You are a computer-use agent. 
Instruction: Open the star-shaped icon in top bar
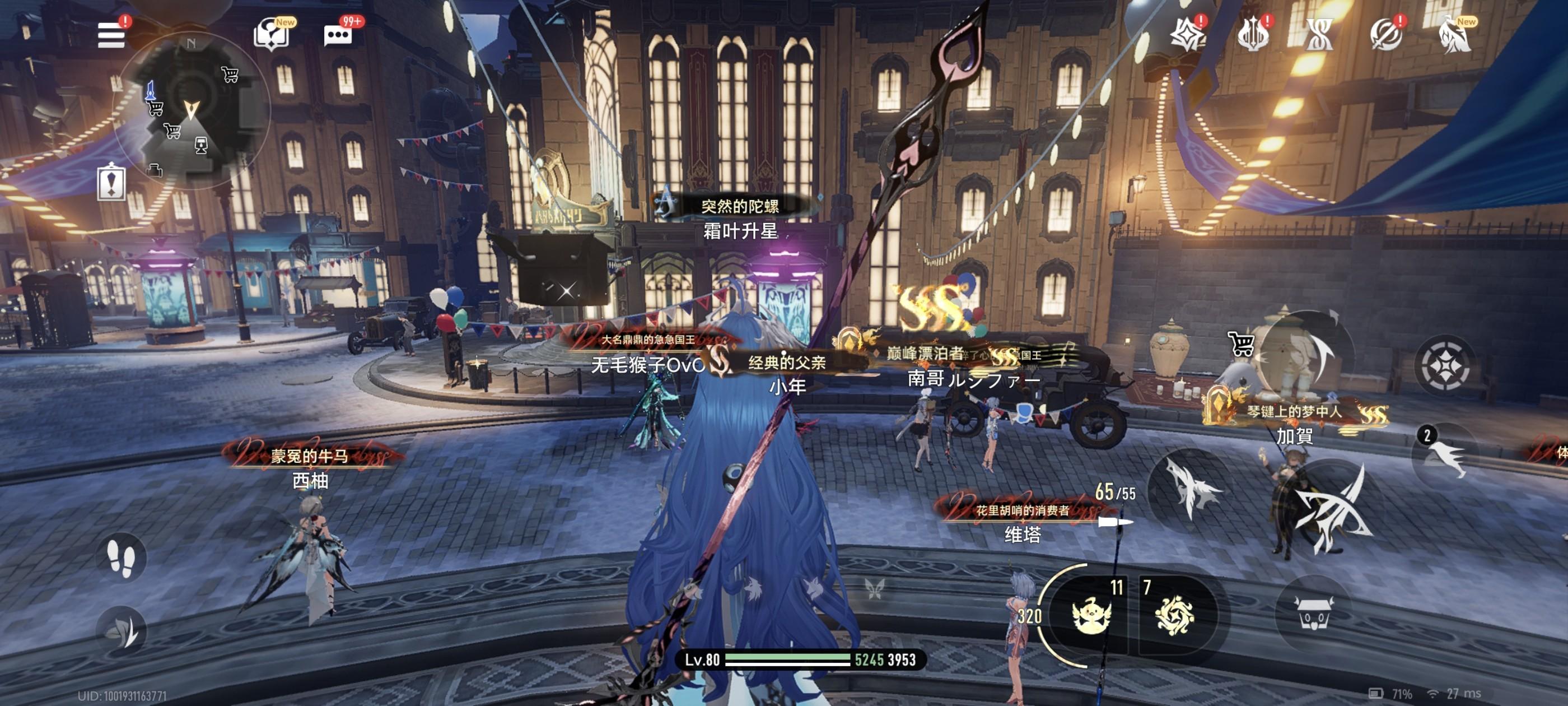(1186, 34)
